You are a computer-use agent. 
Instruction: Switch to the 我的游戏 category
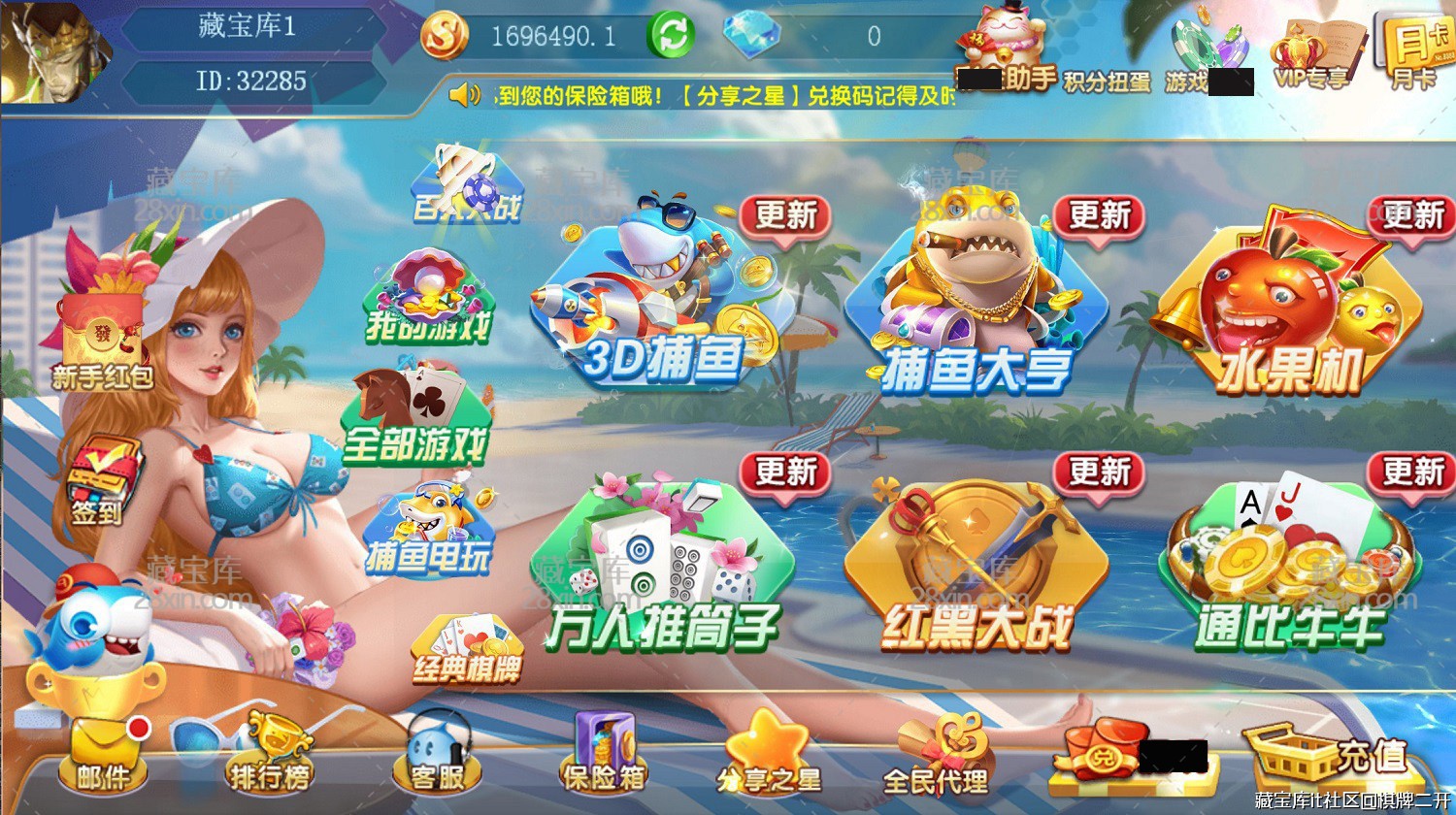coord(428,298)
